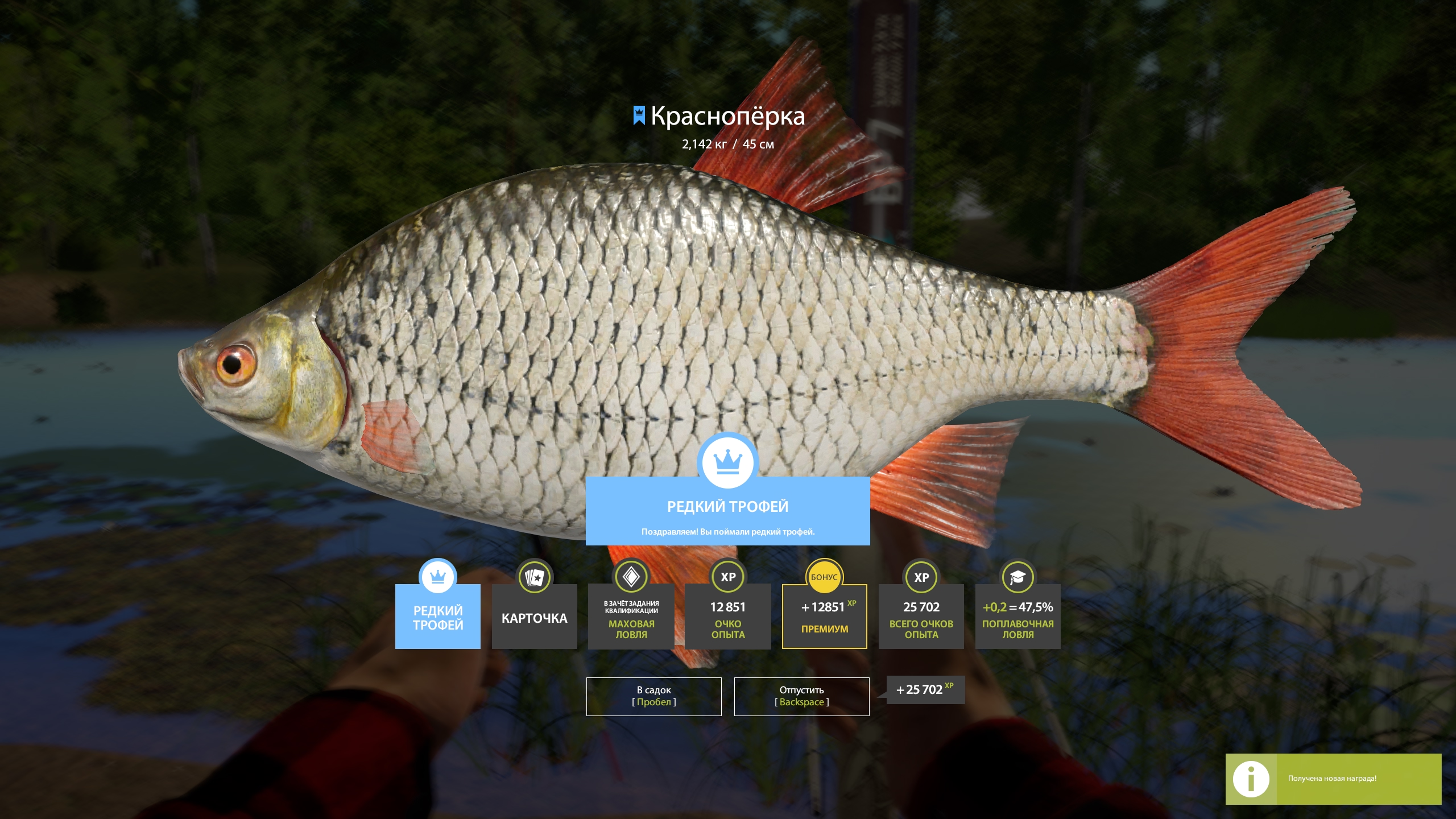
Task: Open the 'Получена новая награда!' notification
Action: pyautogui.click(x=1333, y=779)
